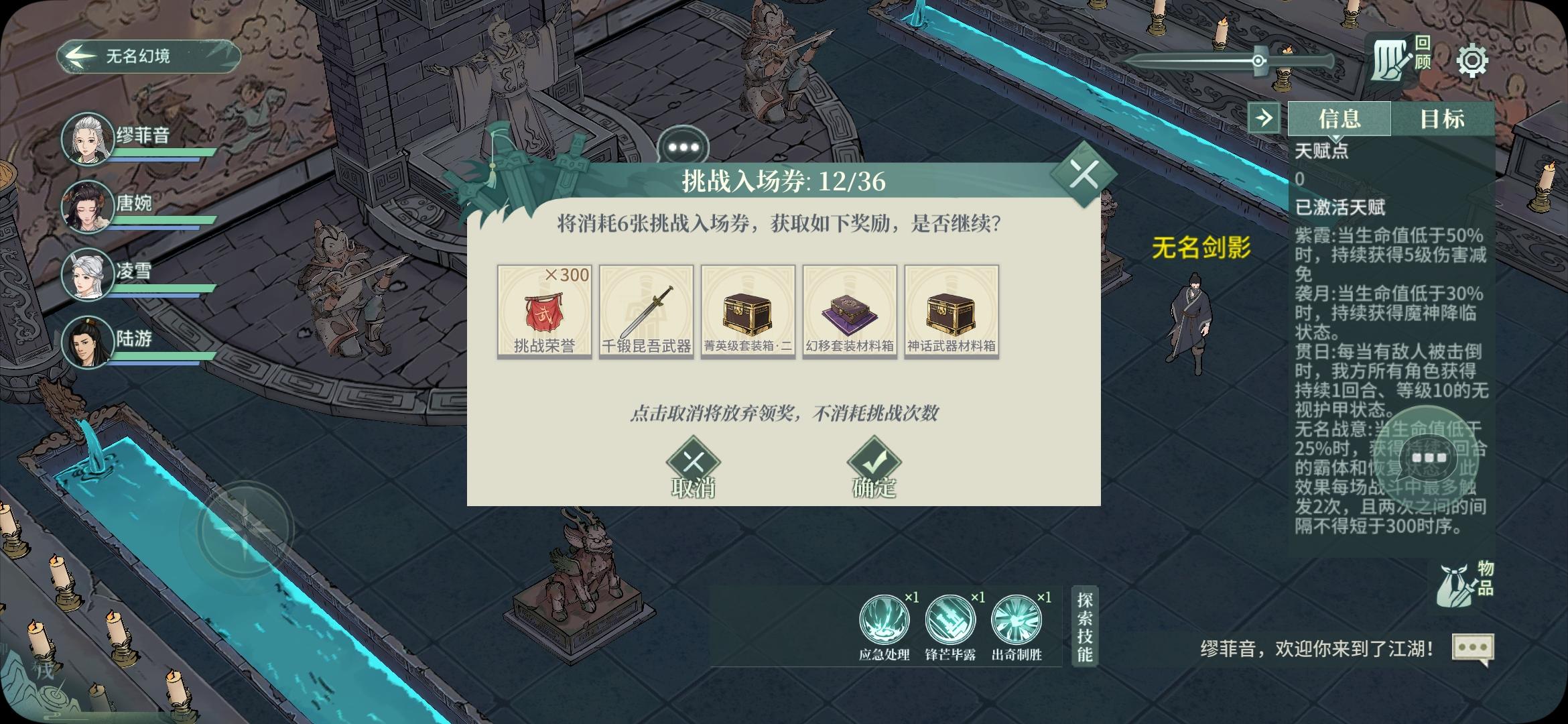
Task: Click the 菁英级套装箱·二 chest reward icon
Action: 748,312
